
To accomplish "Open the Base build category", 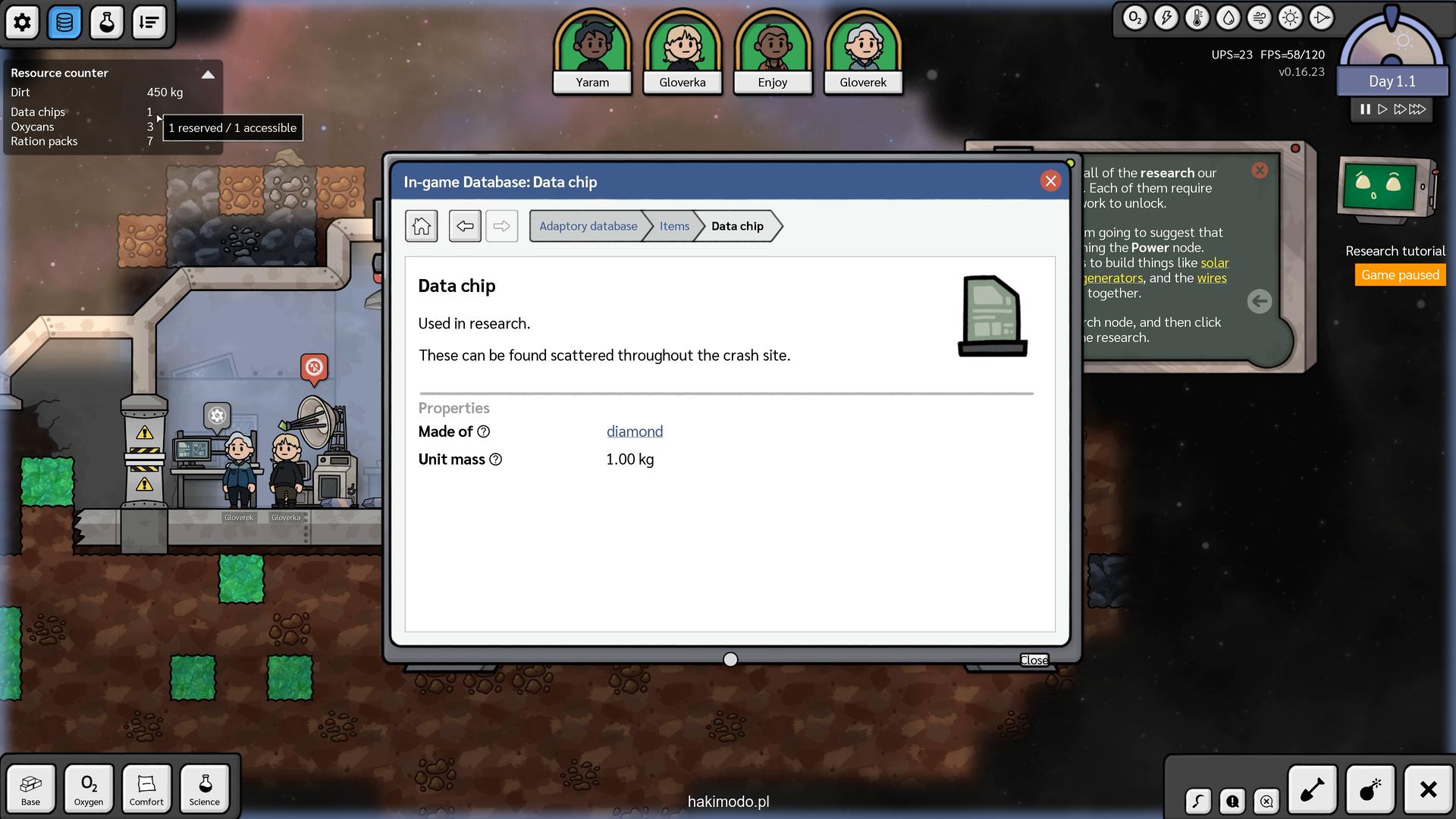I will [x=31, y=789].
